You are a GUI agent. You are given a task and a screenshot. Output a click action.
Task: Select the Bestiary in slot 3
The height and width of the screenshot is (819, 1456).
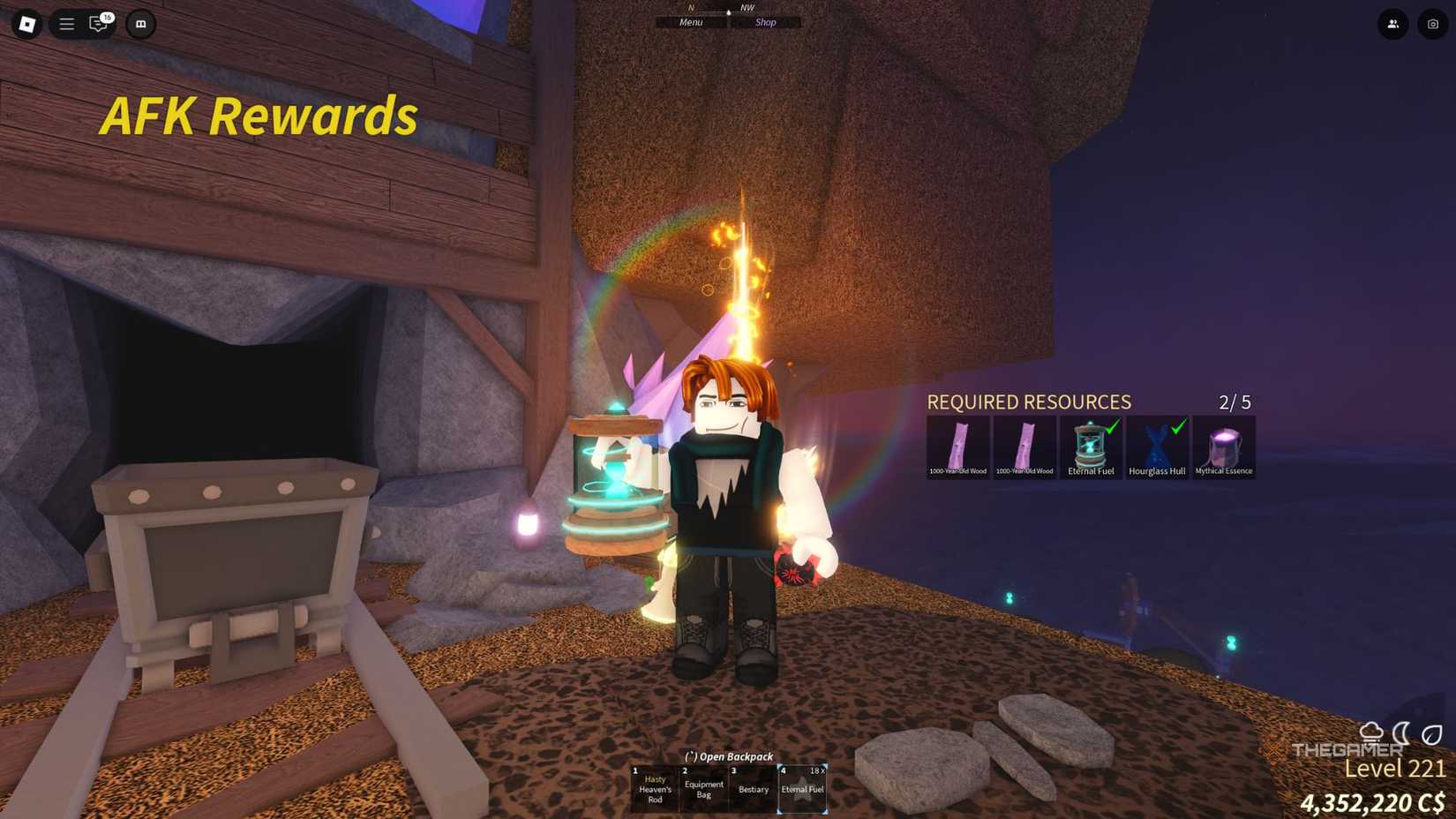coord(753,788)
